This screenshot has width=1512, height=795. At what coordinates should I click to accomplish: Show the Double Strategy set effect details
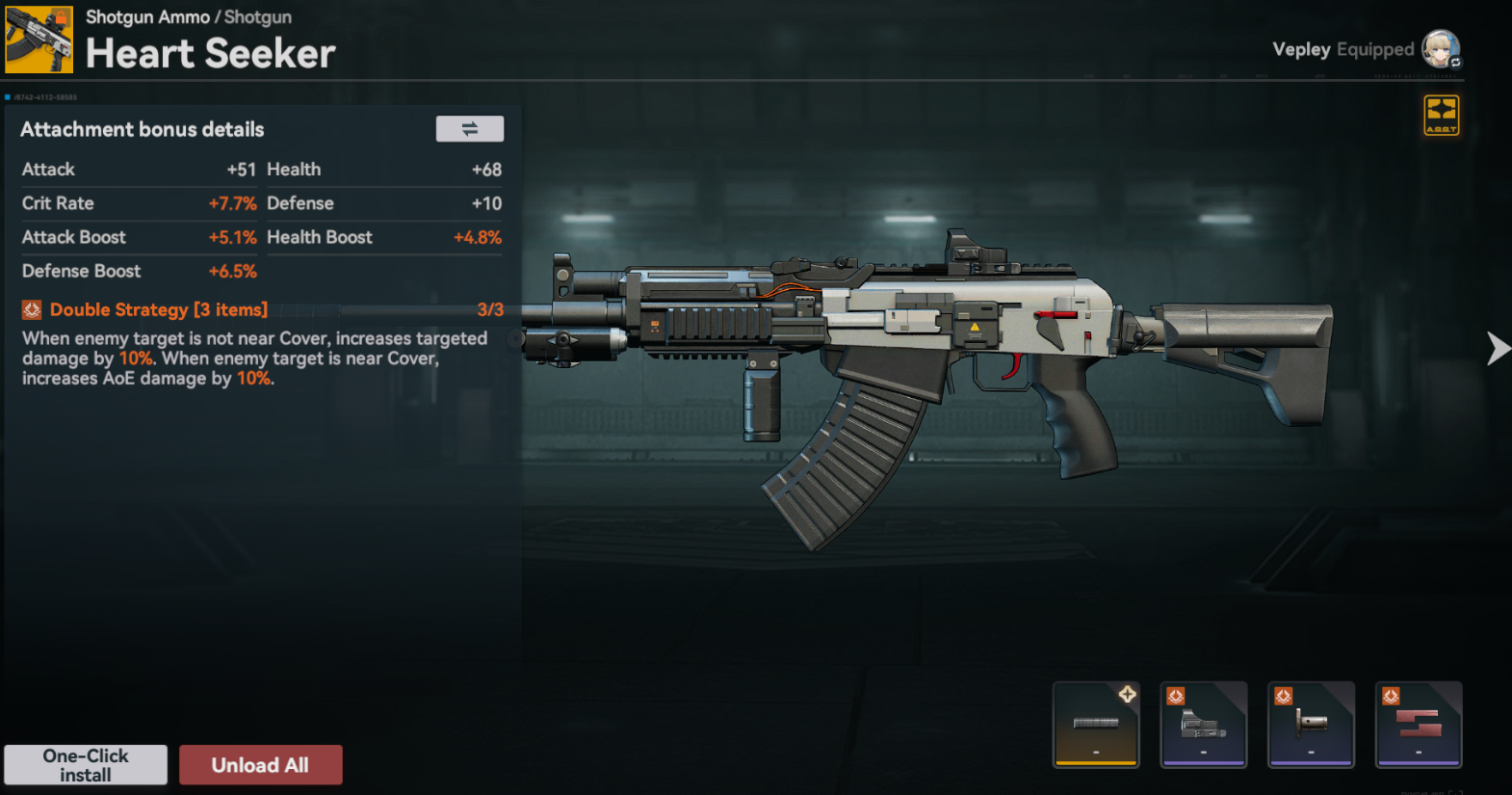(x=159, y=309)
